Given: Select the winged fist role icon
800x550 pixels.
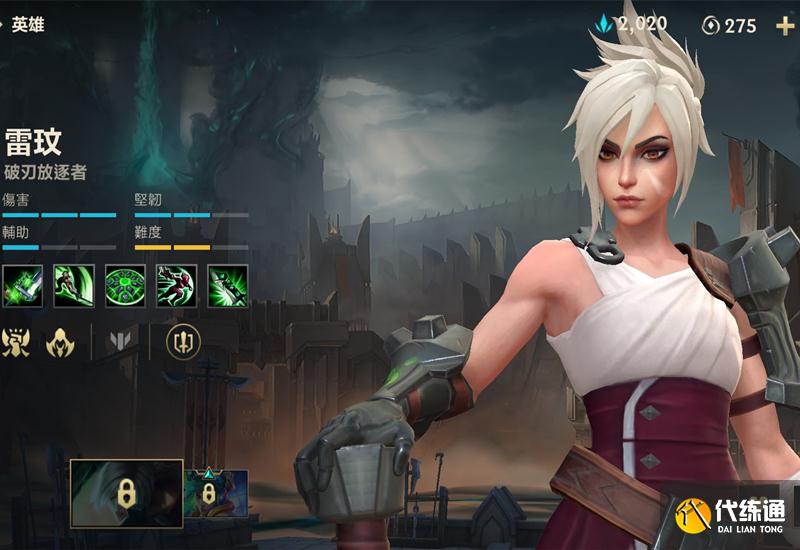Looking at the screenshot, I should 15,342.
